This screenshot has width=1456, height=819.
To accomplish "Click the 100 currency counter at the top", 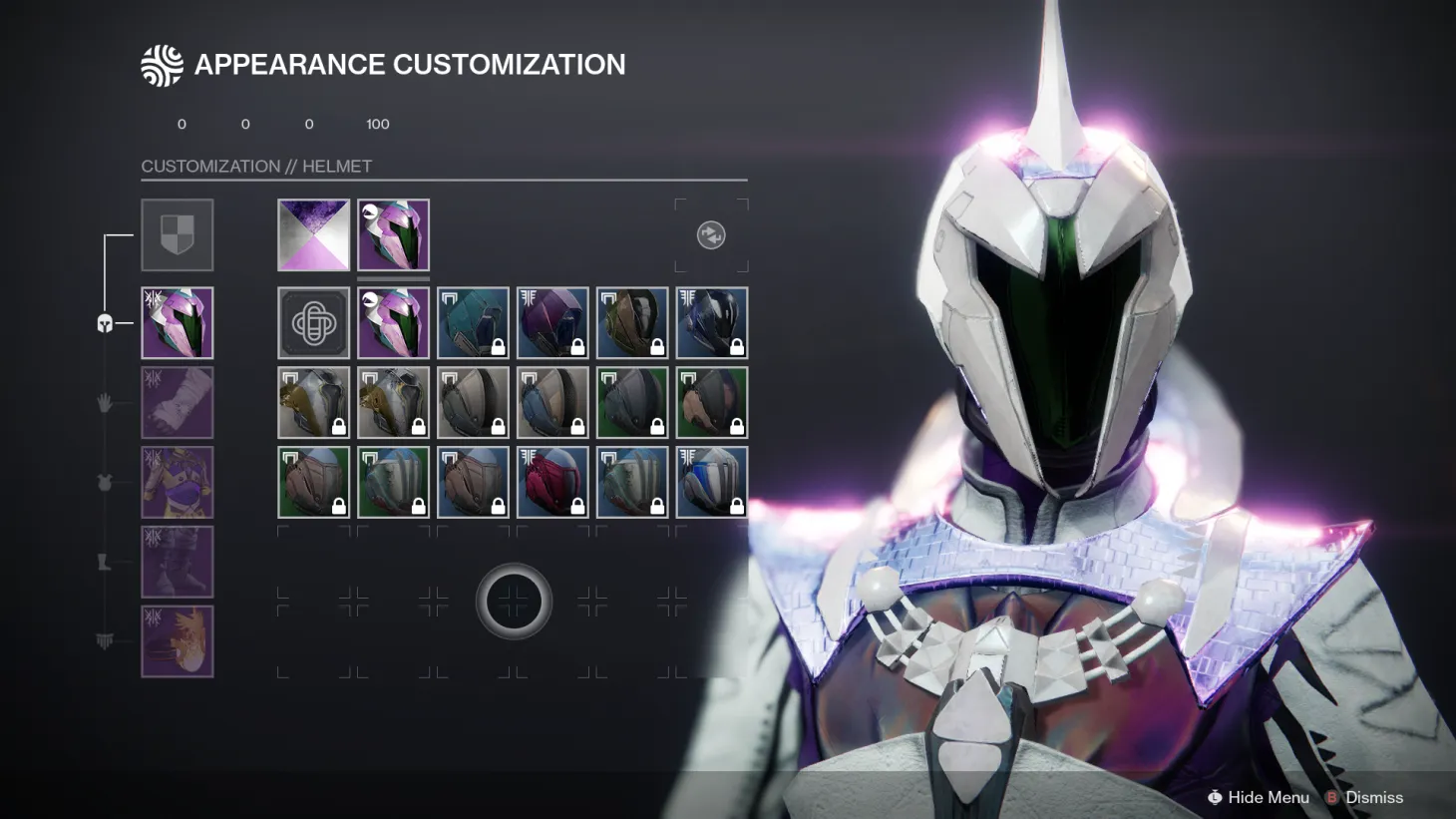I will 377,124.
